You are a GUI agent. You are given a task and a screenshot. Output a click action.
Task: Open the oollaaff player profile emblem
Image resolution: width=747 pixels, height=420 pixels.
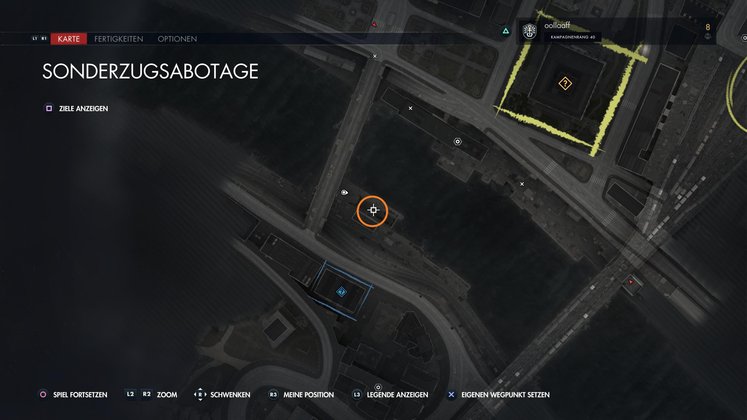coord(530,32)
